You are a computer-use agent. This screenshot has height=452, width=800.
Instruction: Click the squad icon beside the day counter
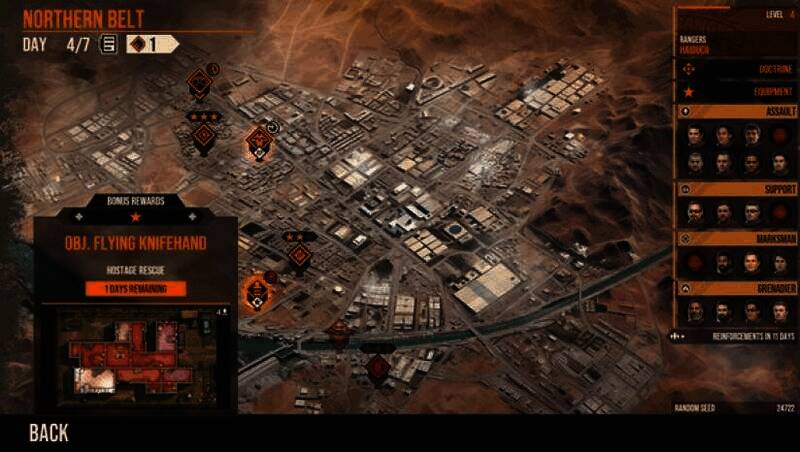click(x=108, y=44)
